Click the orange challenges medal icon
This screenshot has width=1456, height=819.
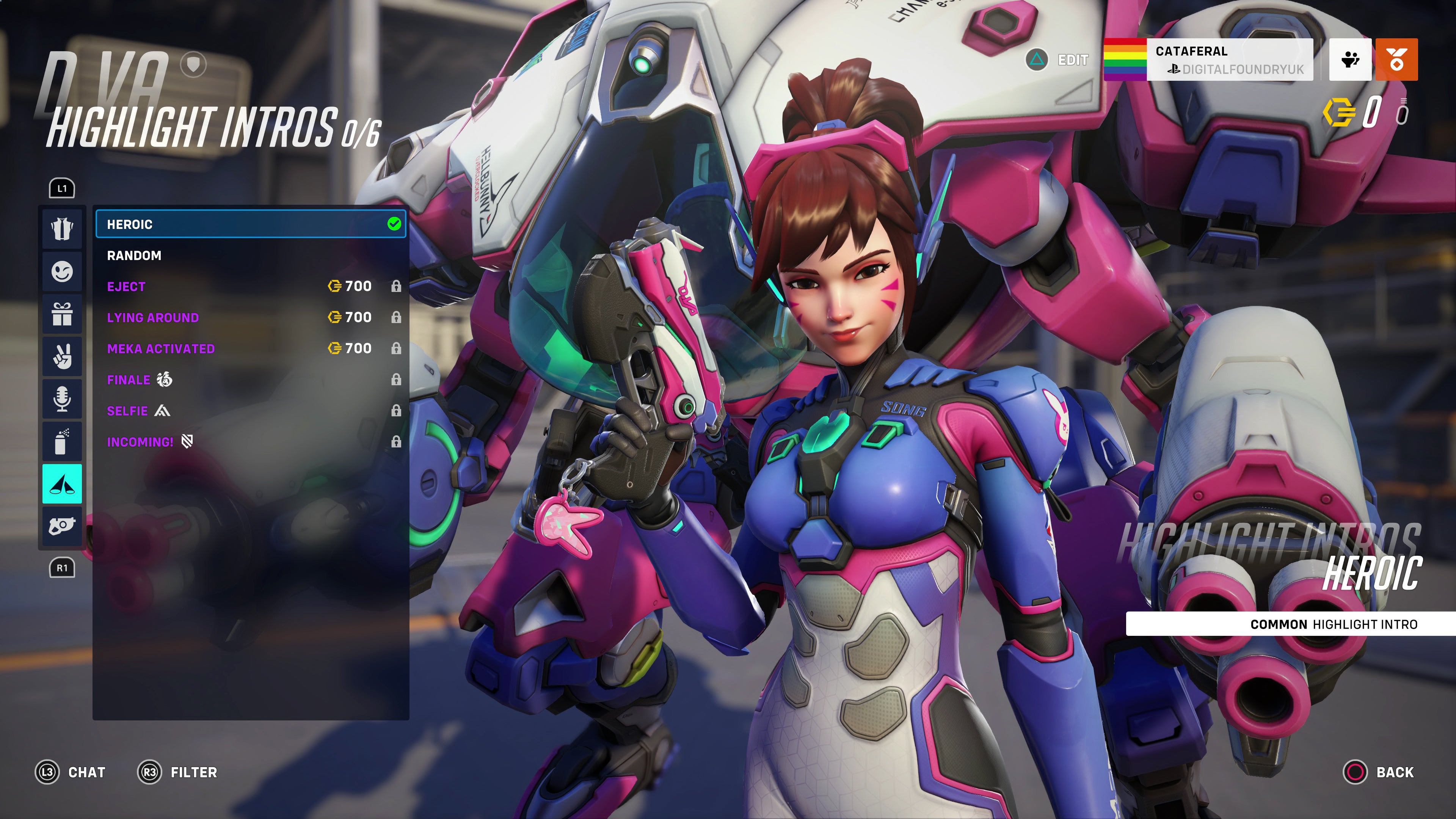(x=1396, y=59)
